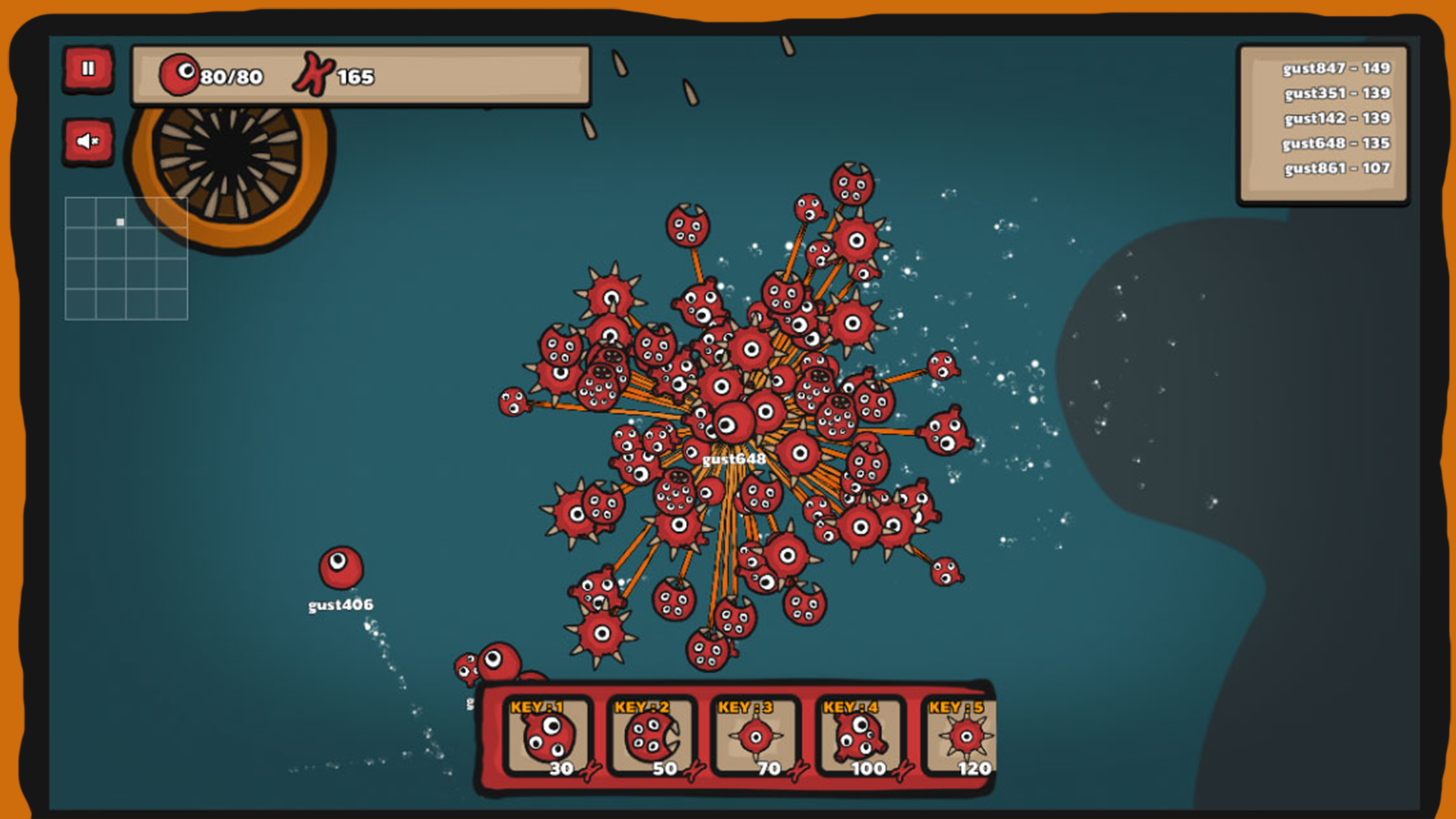
Task: Click the grid minimap
Action: (x=126, y=258)
